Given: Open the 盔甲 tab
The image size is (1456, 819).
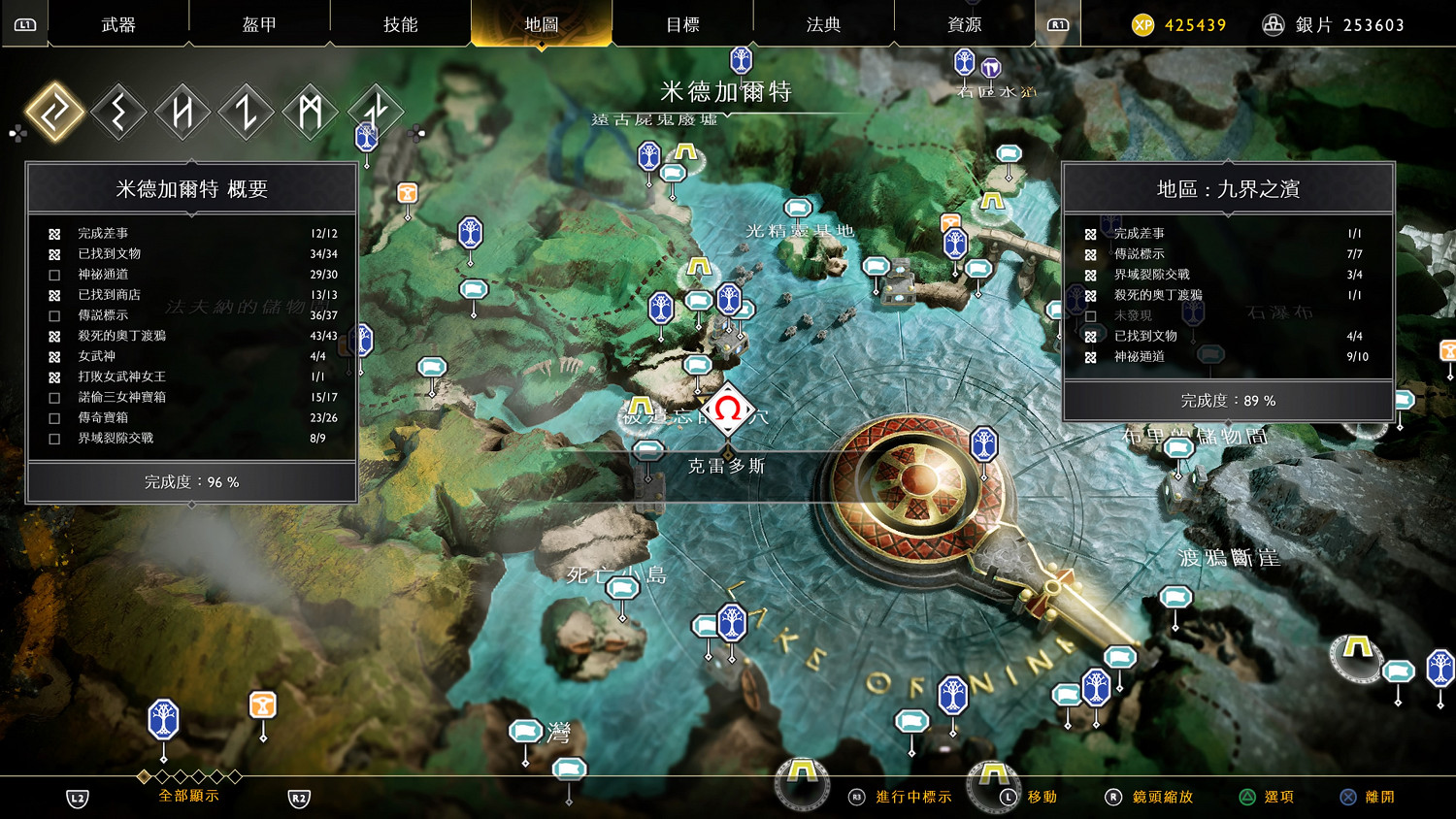Looking at the screenshot, I should (259, 24).
